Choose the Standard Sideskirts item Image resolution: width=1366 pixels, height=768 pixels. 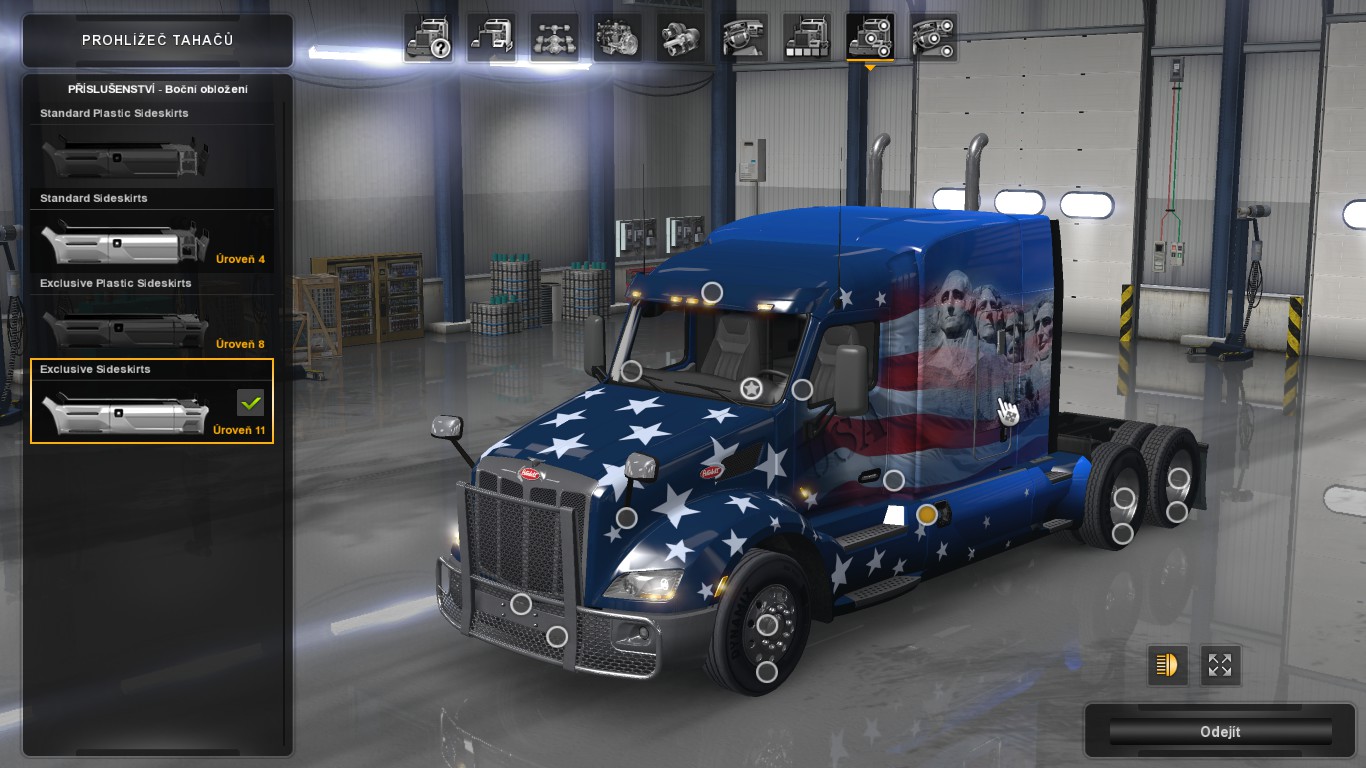[x=152, y=233]
